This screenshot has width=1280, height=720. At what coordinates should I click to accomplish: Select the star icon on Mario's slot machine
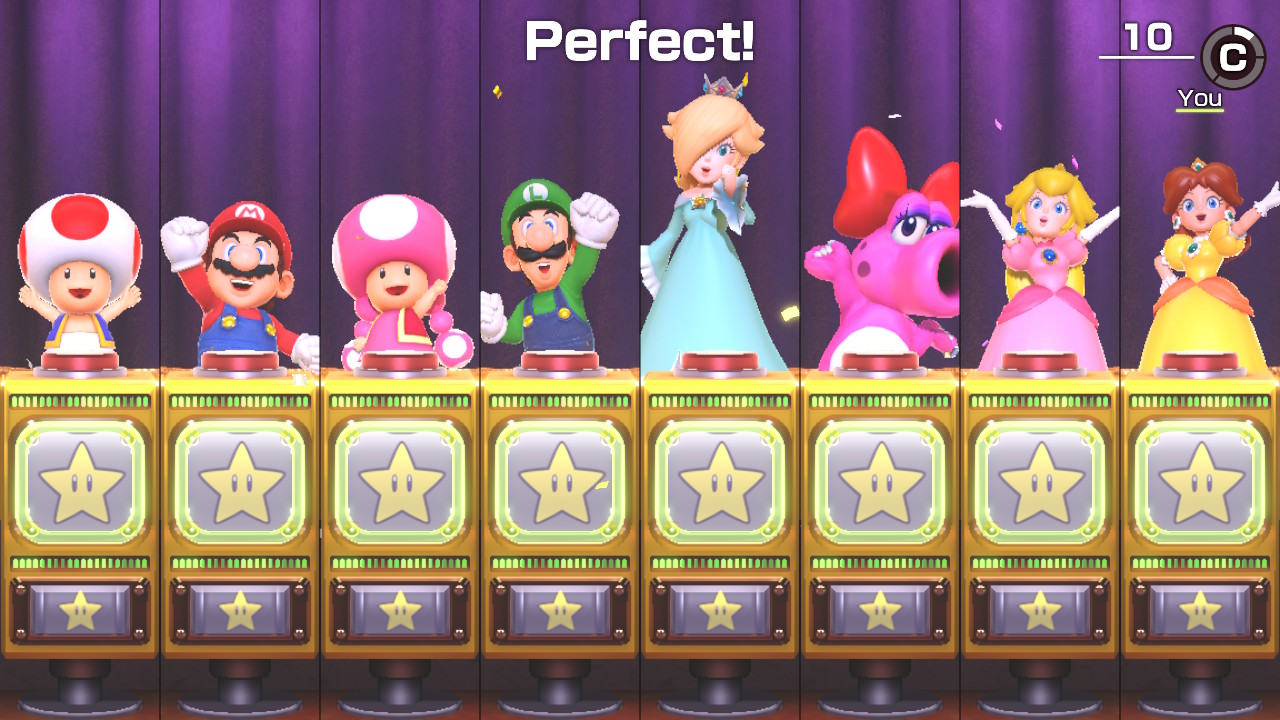point(240,483)
